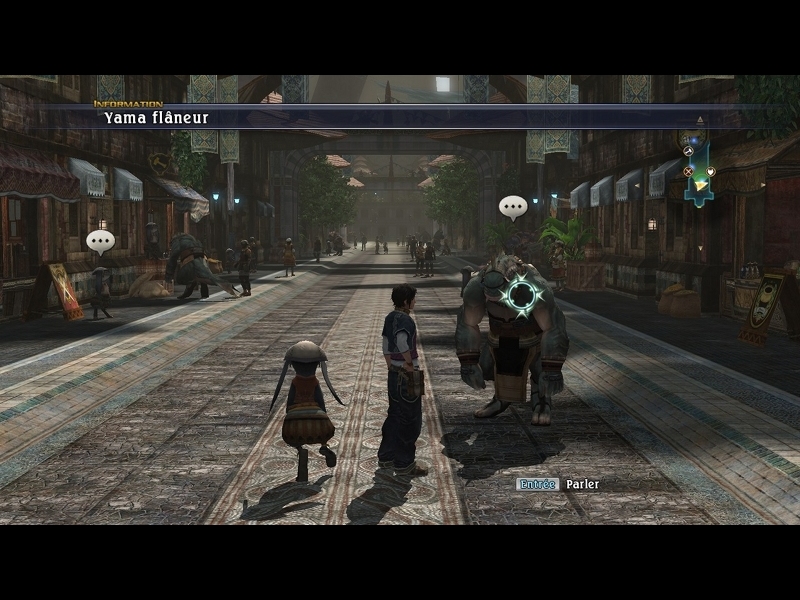
Task: Click the small triangle on the information bar
Action: pos(700,120)
